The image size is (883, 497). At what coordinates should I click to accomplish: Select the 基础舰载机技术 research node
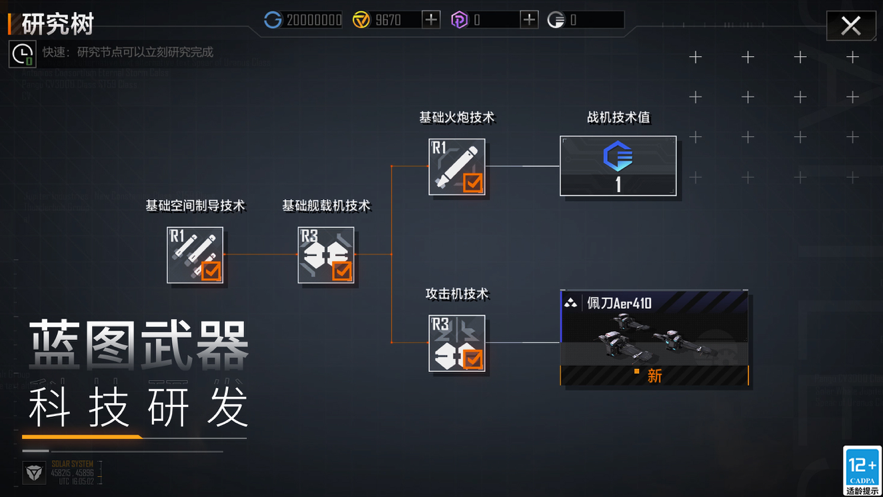pyautogui.click(x=326, y=255)
